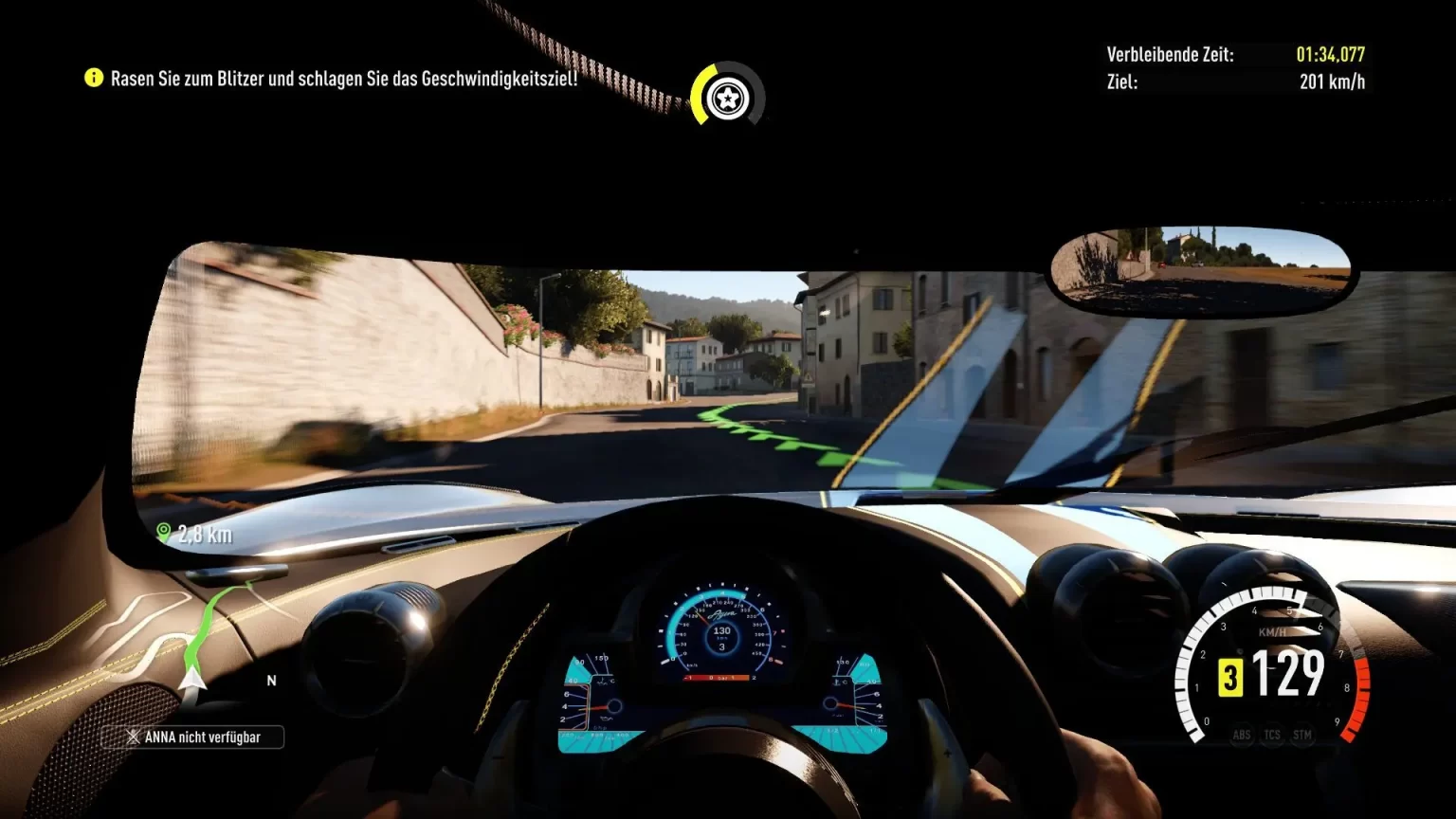Click the ABS indicator on the speedometer
The image size is (1456, 819).
tap(1242, 735)
